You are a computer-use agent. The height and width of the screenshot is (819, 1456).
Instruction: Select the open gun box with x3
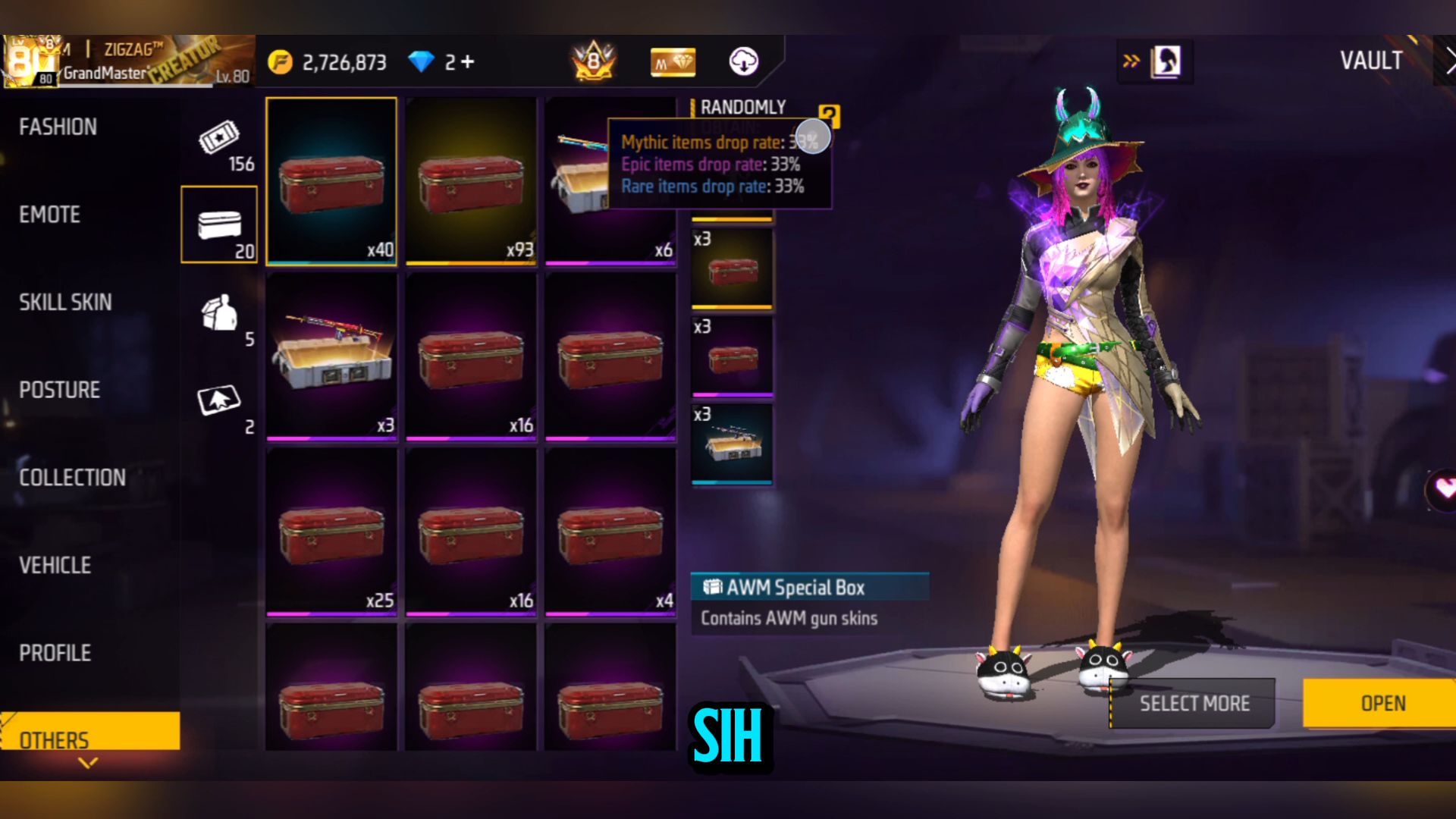331,355
